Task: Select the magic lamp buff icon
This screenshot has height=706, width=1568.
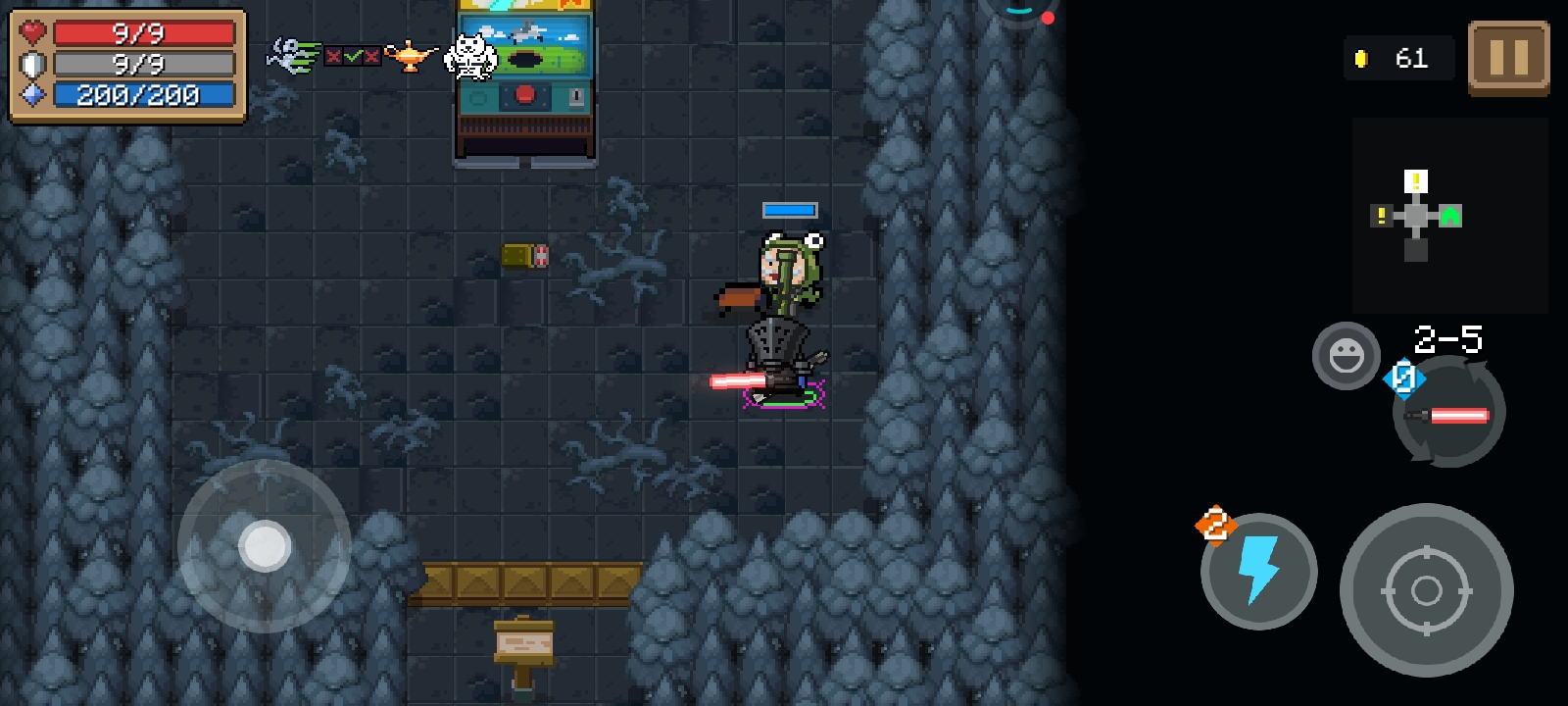Action: pyautogui.click(x=411, y=56)
